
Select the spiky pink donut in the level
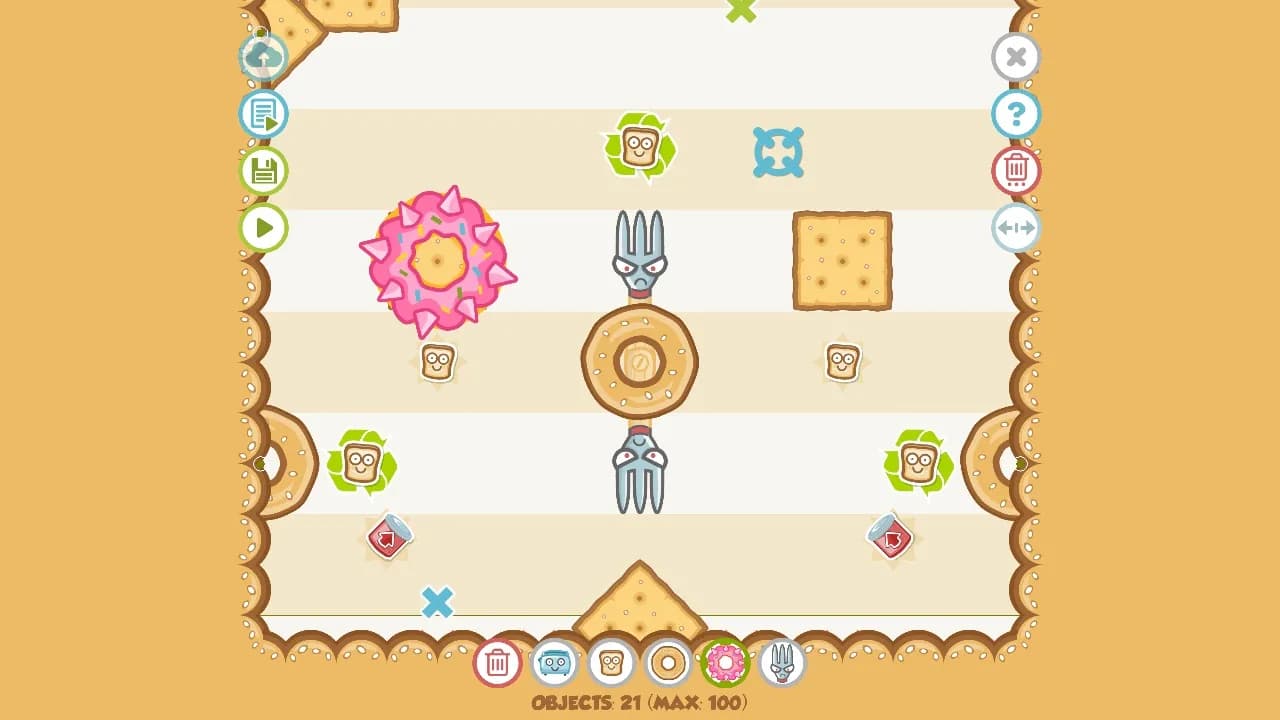(439, 262)
